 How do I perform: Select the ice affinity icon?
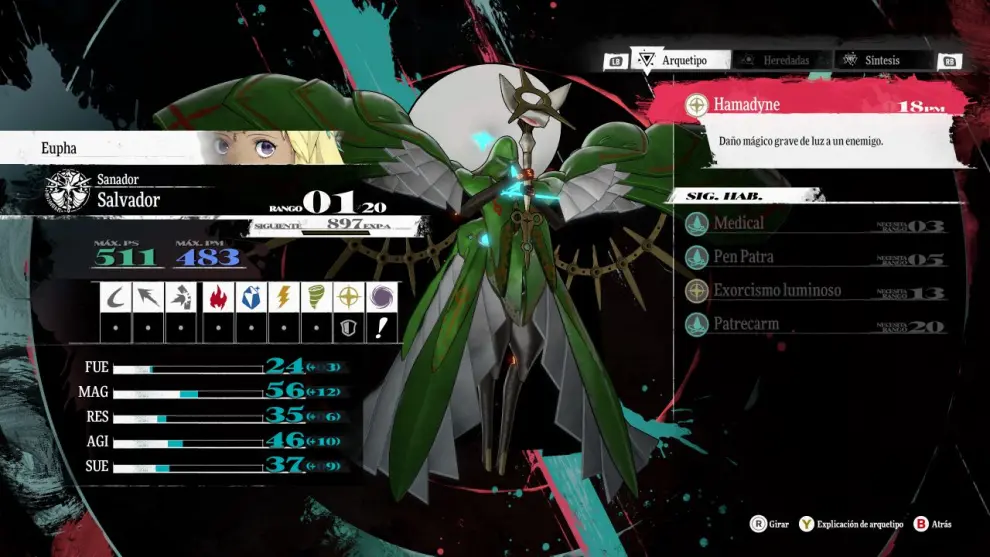250,297
